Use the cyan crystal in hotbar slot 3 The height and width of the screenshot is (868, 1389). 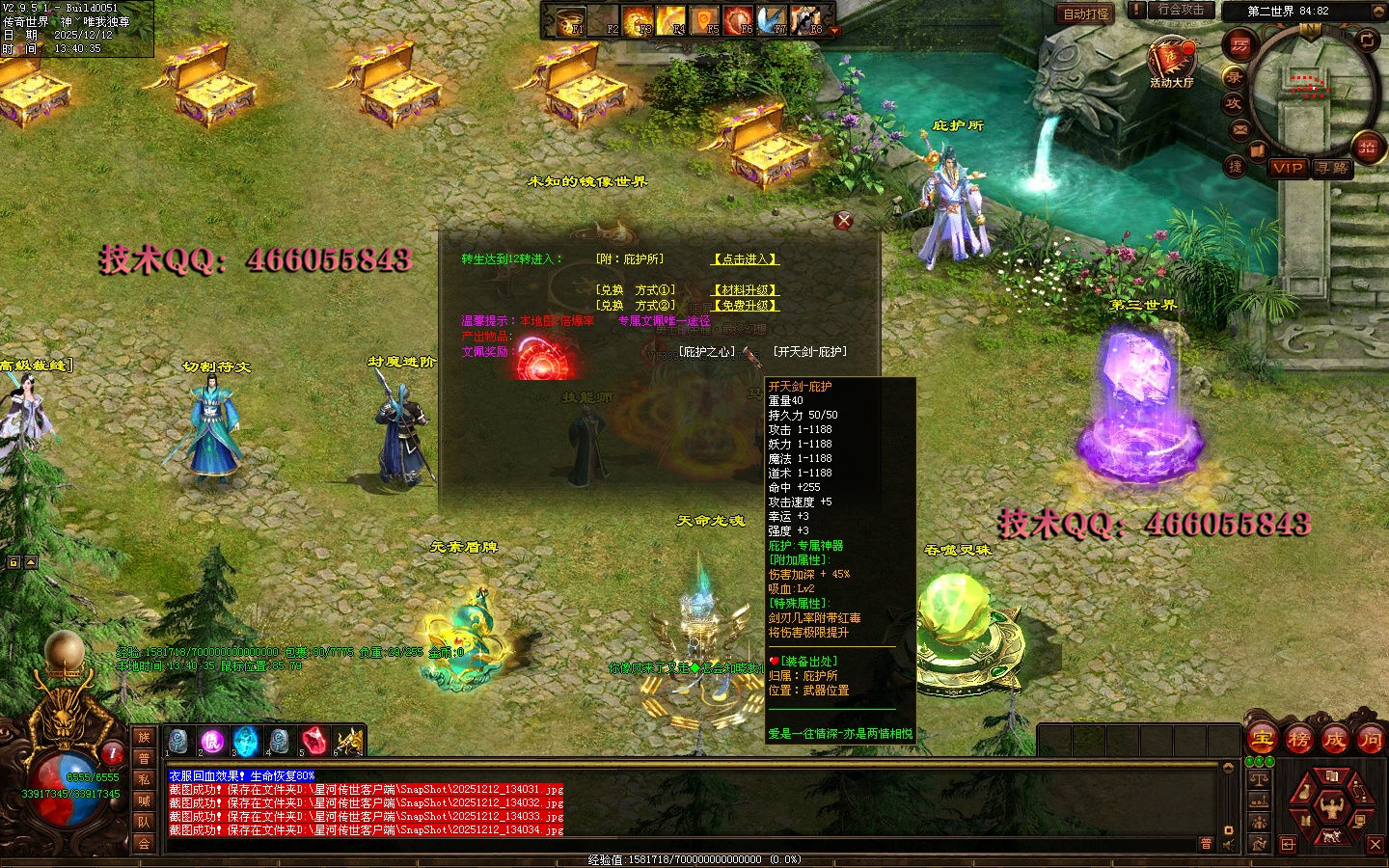click(x=246, y=741)
